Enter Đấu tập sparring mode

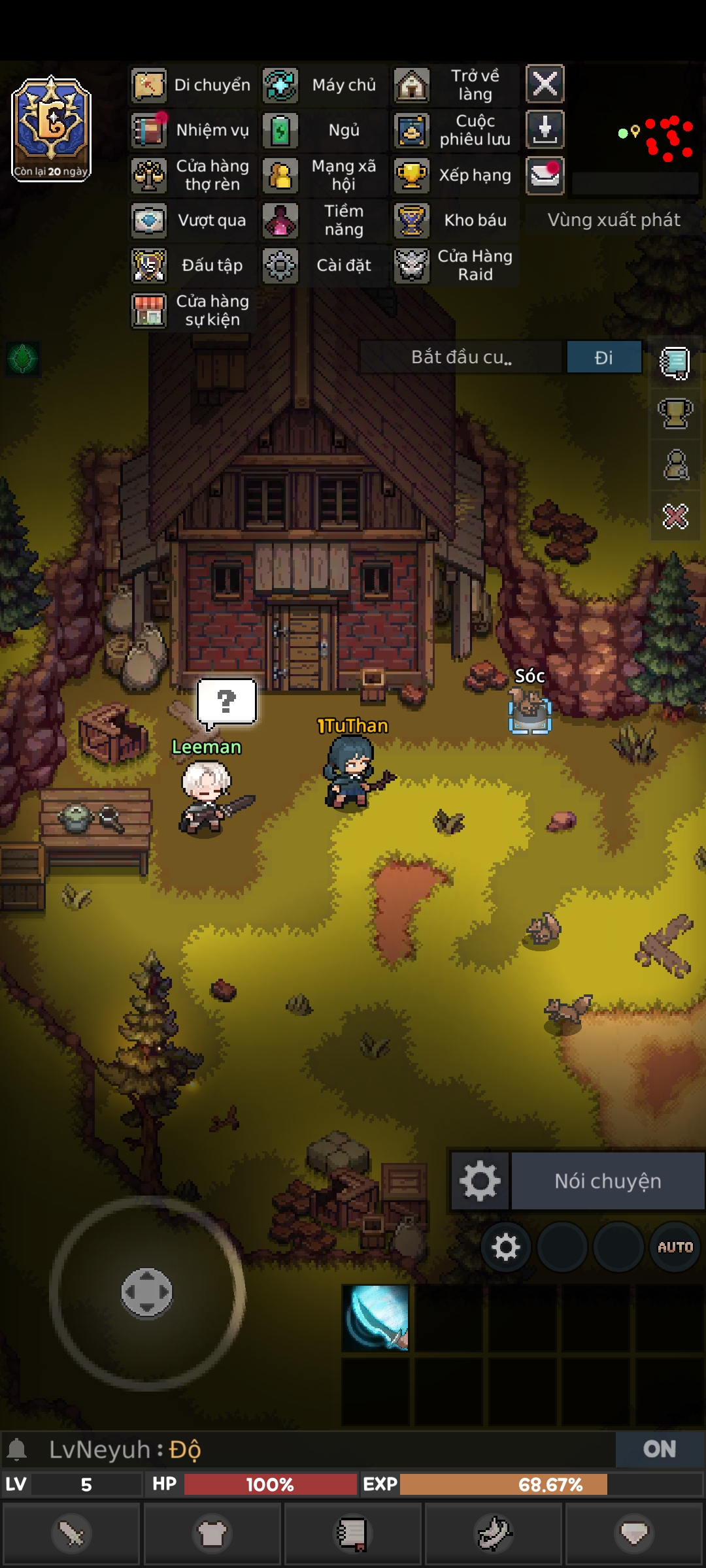(192, 265)
